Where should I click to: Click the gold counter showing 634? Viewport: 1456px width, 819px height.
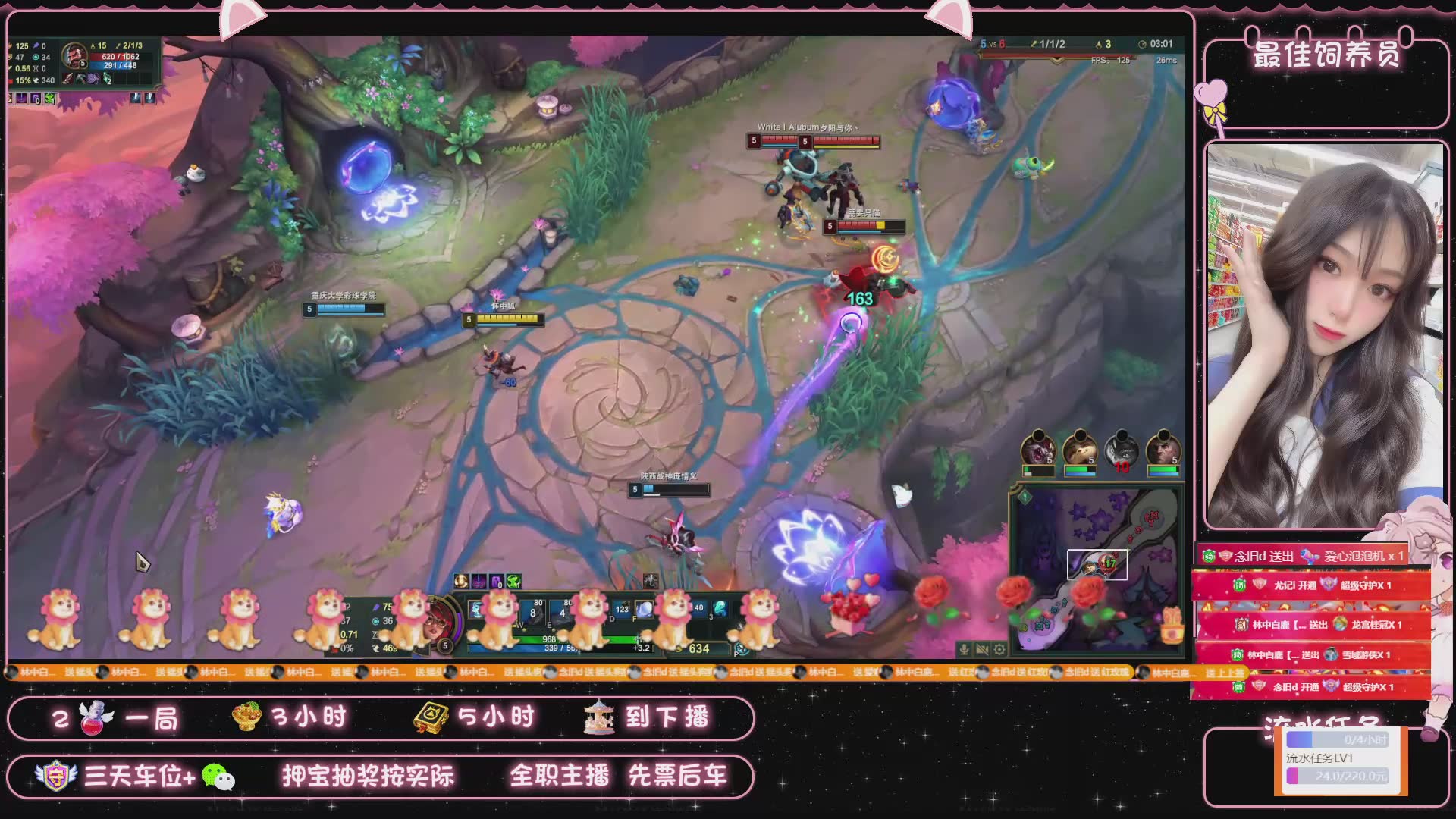(x=698, y=649)
